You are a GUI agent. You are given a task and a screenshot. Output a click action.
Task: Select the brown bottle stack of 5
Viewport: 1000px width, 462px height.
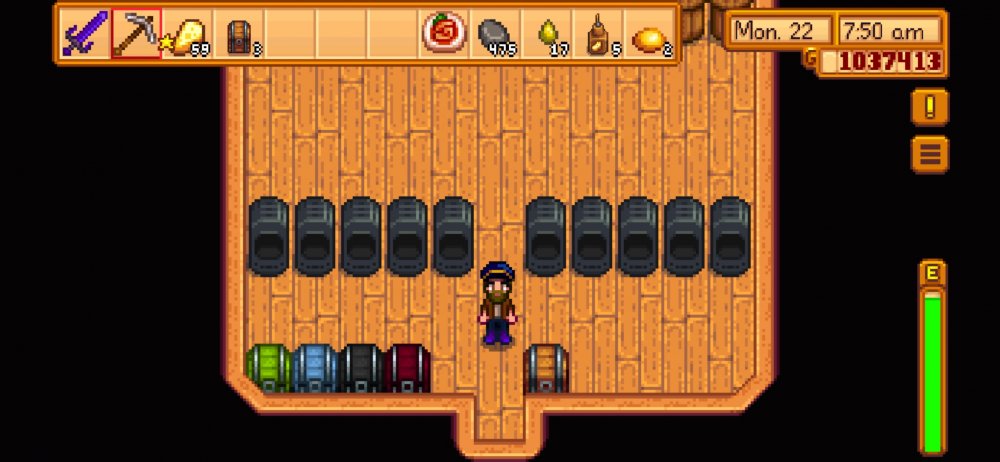tap(598, 35)
